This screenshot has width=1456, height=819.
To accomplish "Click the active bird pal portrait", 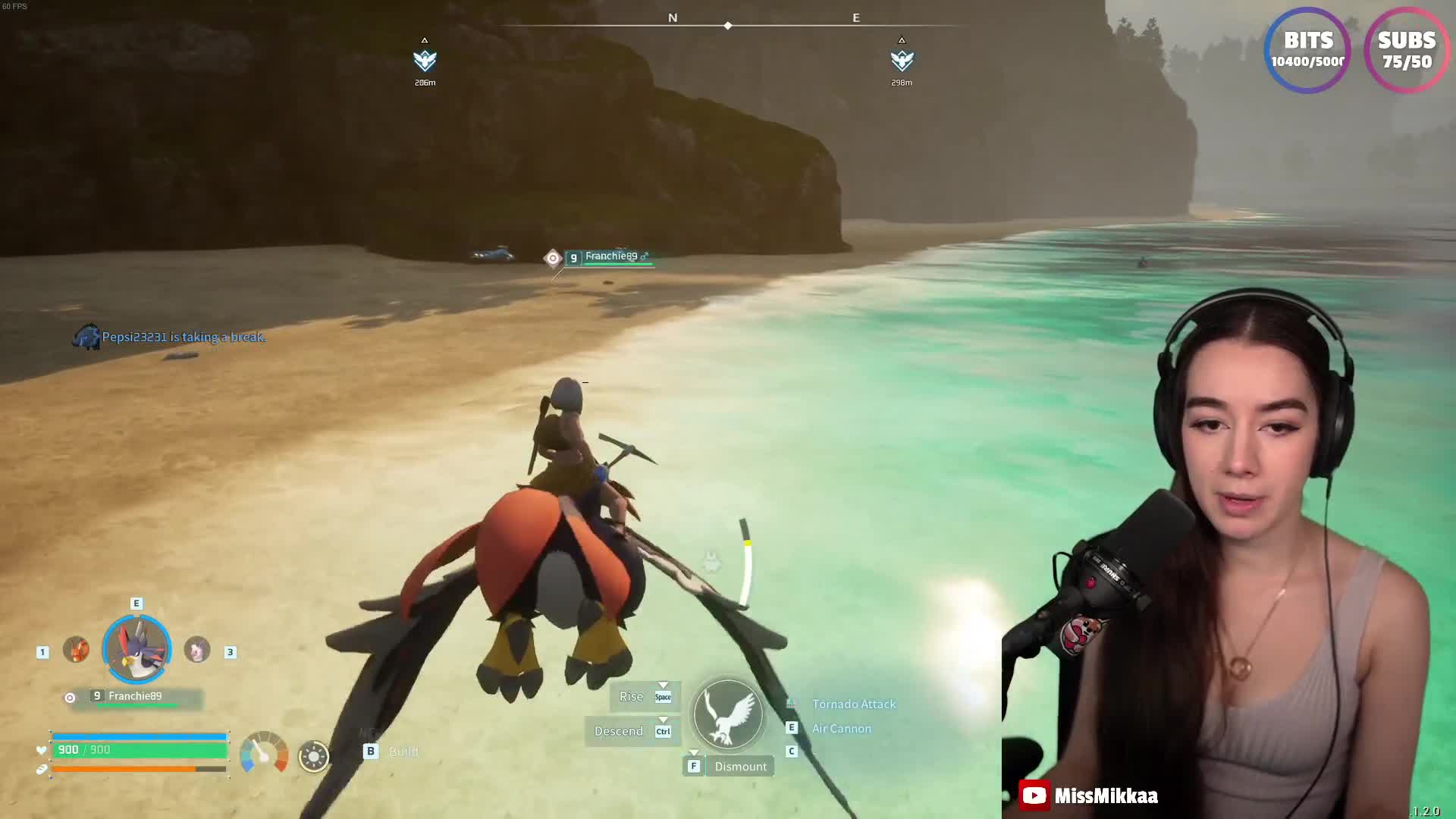I will (x=136, y=649).
